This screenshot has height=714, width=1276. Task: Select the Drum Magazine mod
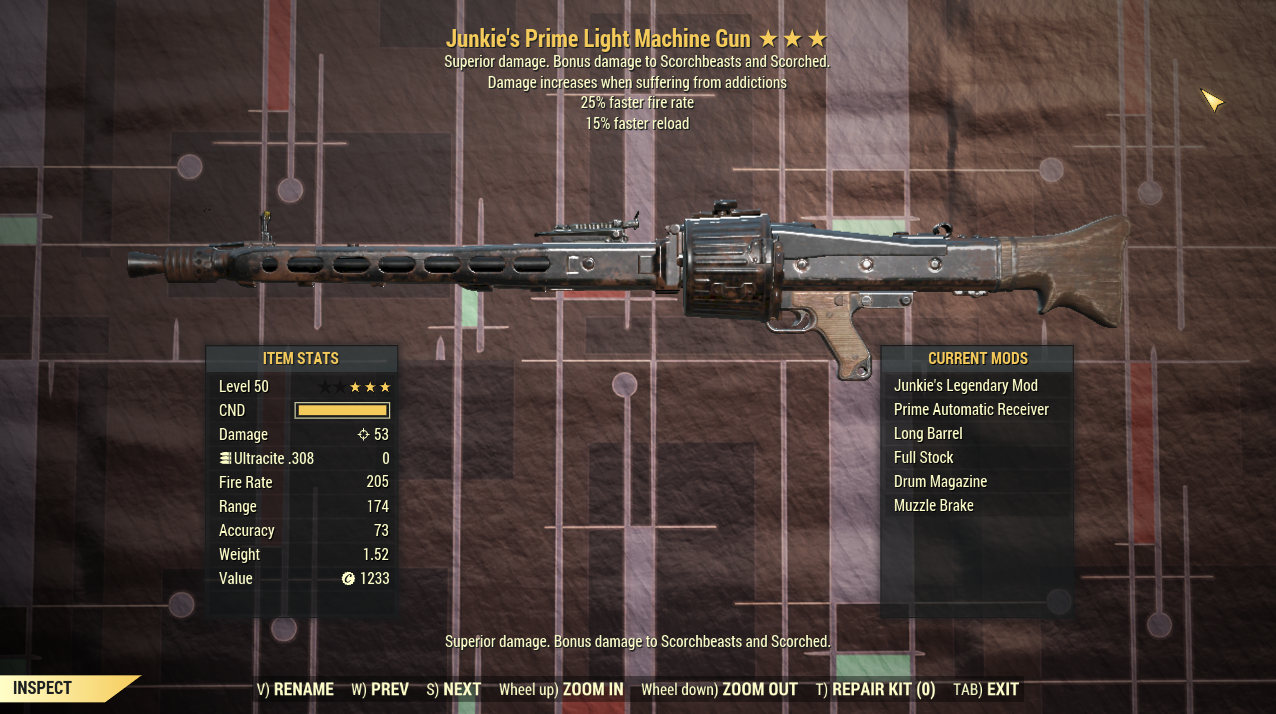(940, 481)
